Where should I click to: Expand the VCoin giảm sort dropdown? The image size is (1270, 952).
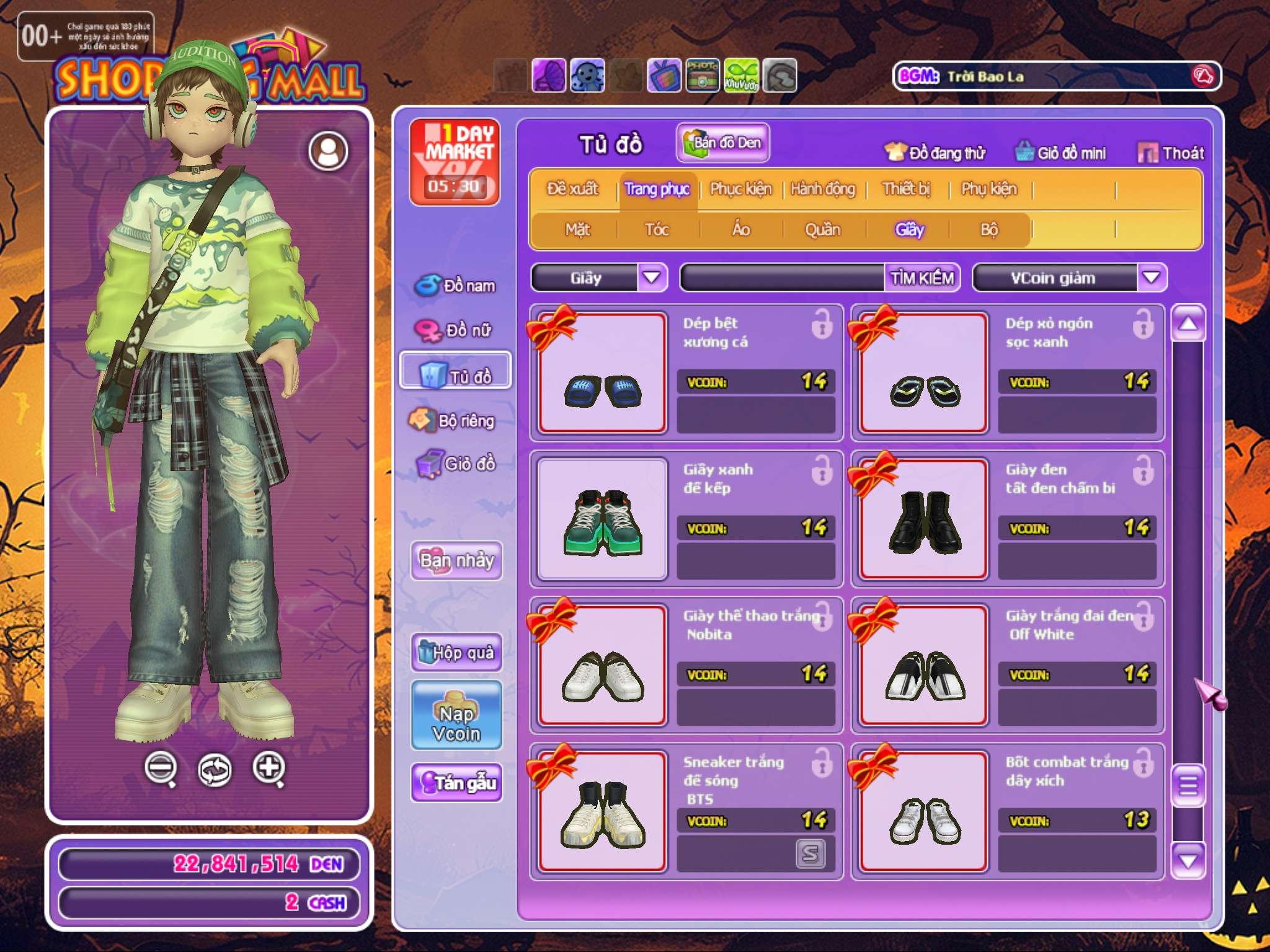1151,277
